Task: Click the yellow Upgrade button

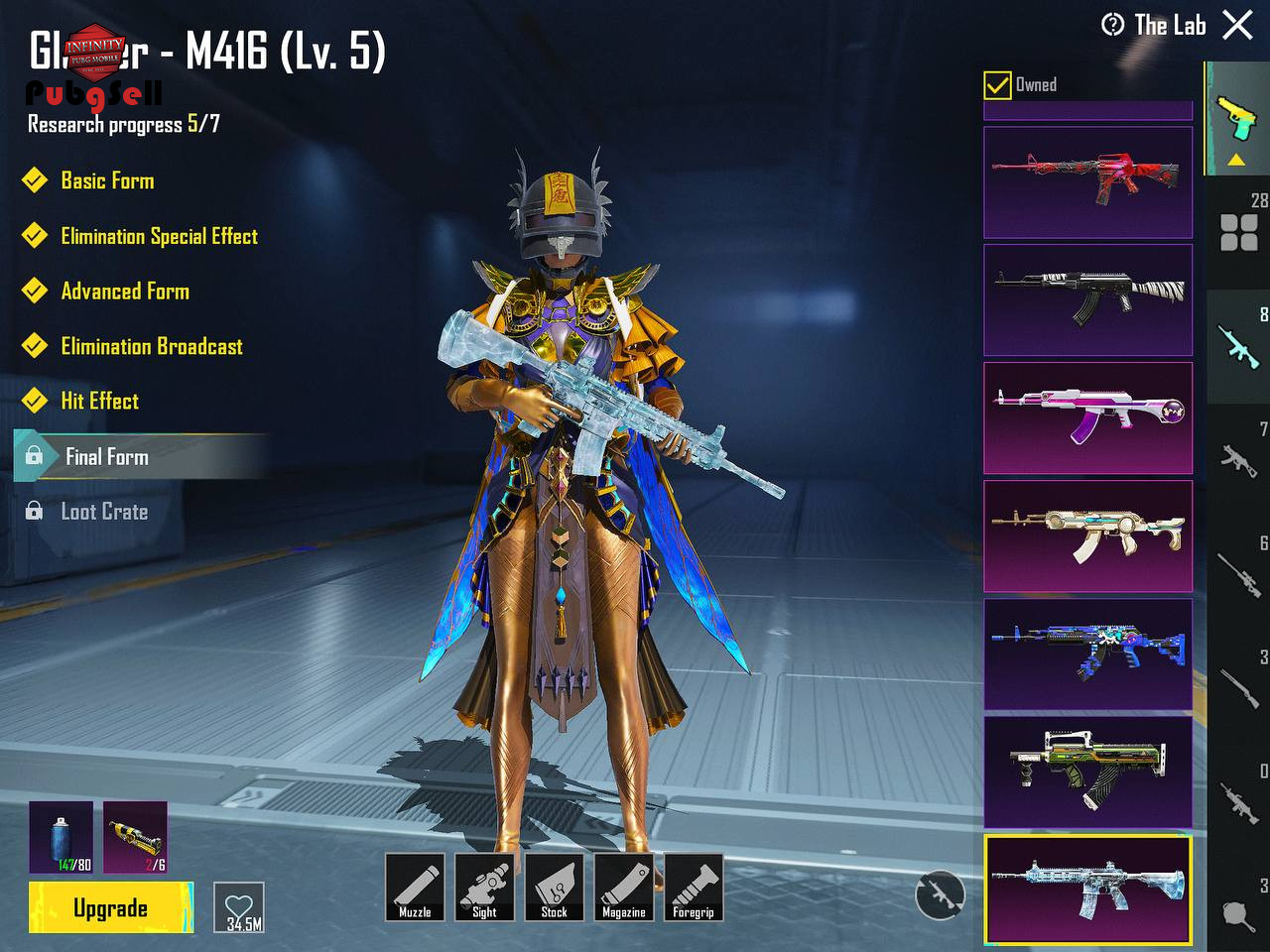Action: tap(110, 907)
